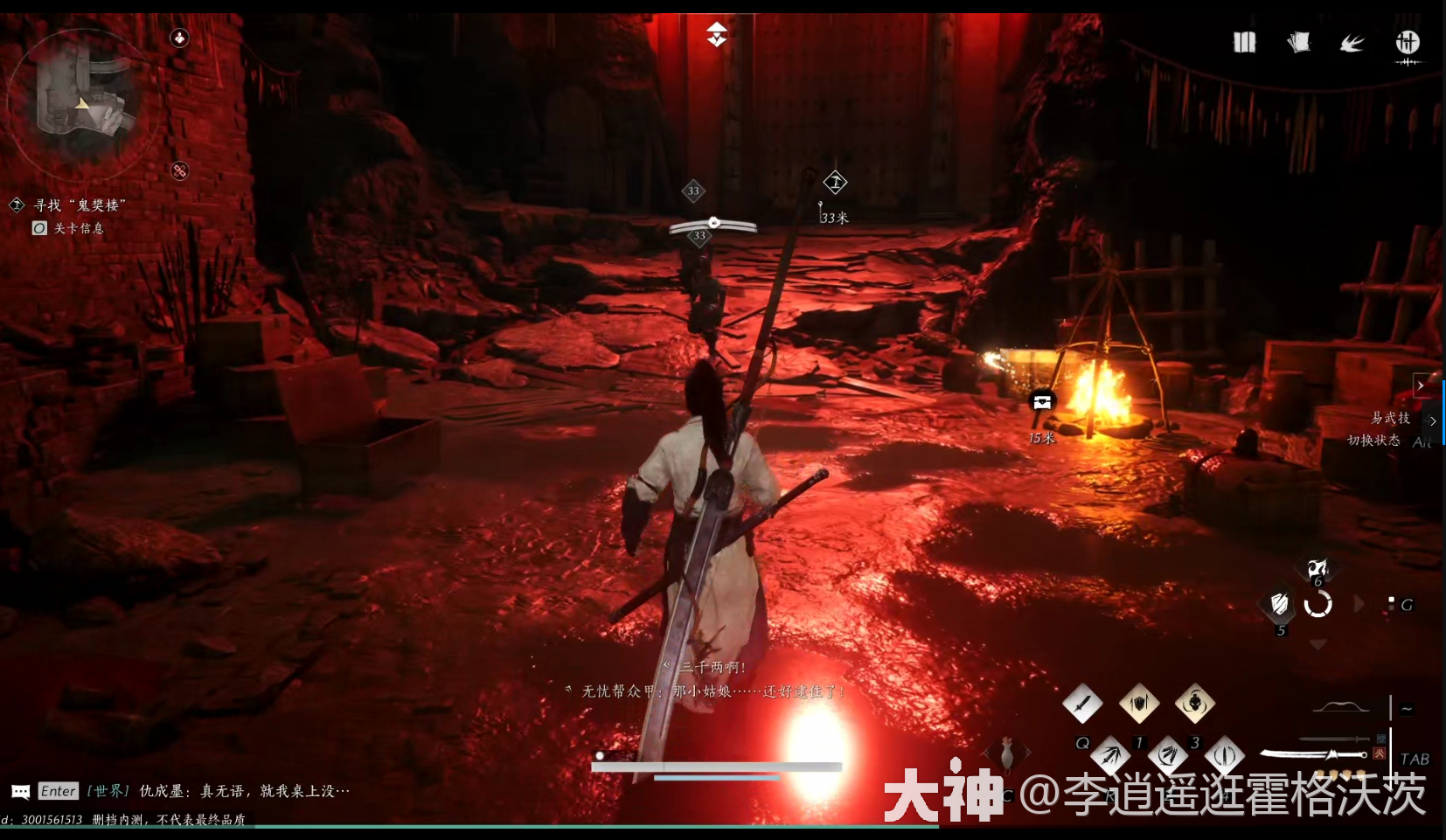Open the circular emblem icon with audio wave
The width and height of the screenshot is (1446, 840).
click(x=1408, y=42)
